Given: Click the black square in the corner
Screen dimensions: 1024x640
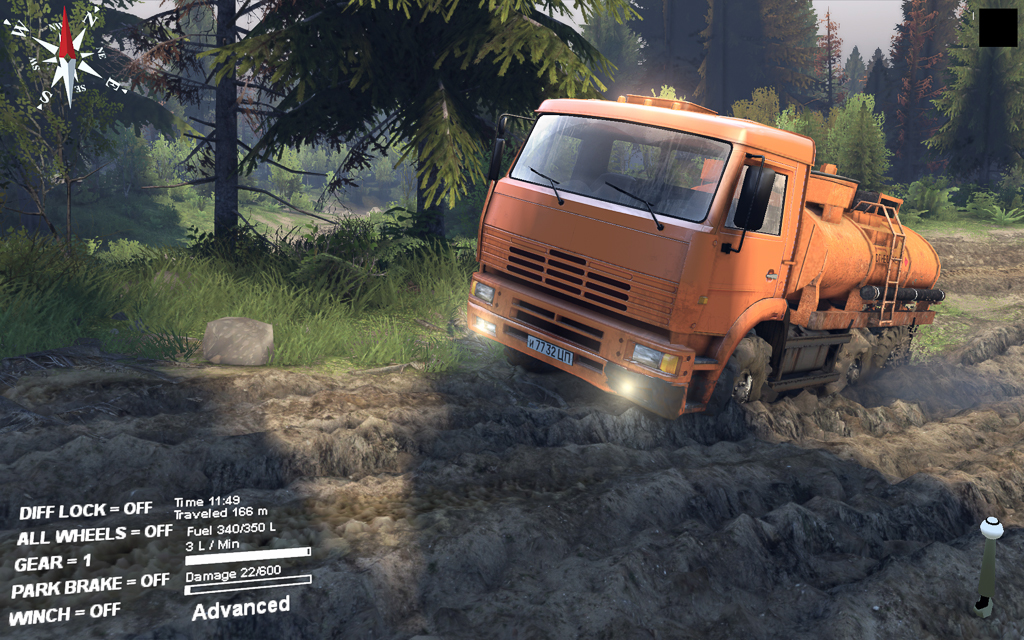Looking at the screenshot, I should (x=997, y=27).
